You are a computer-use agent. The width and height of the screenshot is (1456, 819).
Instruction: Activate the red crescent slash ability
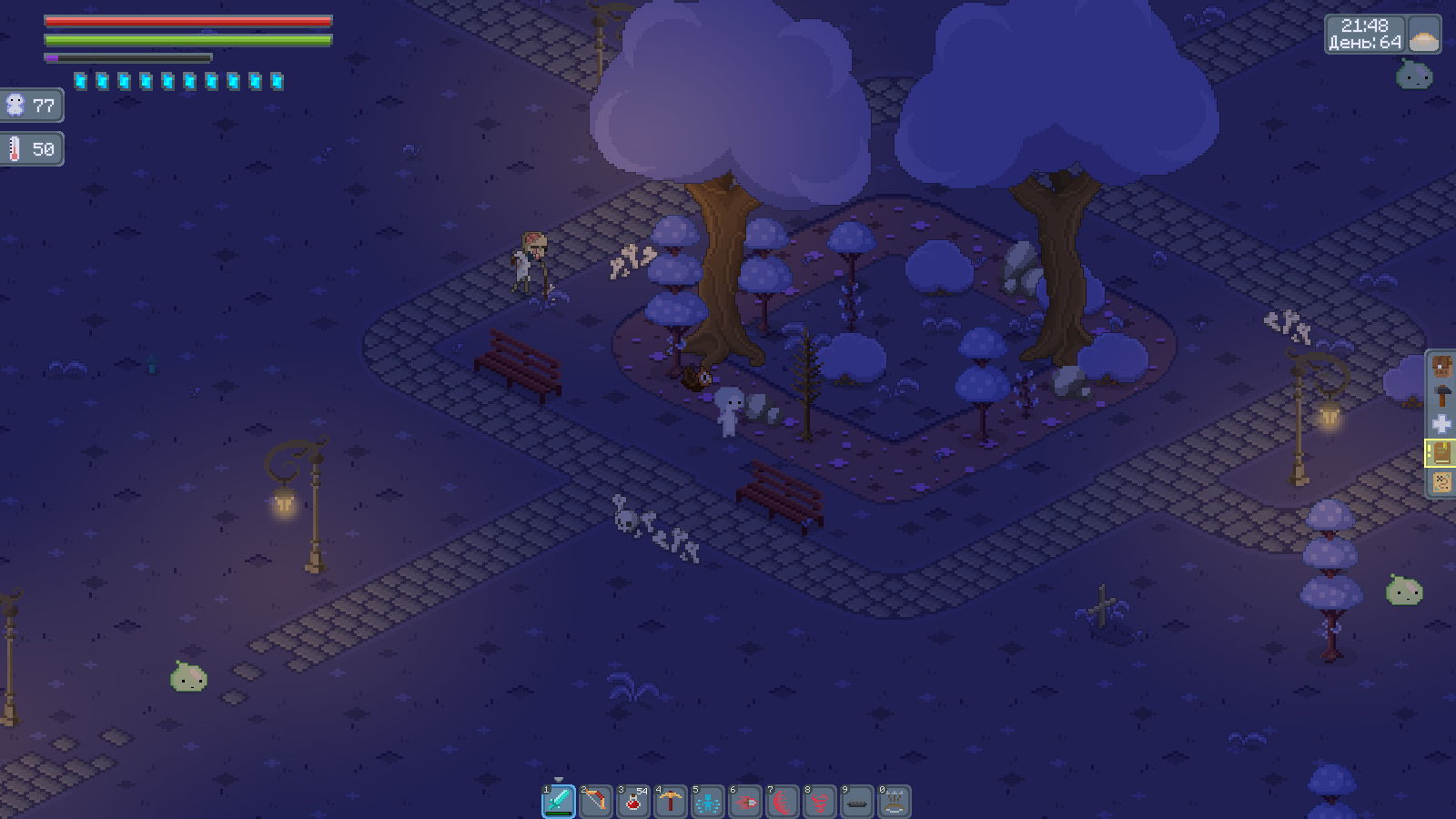(x=783, y=802)
